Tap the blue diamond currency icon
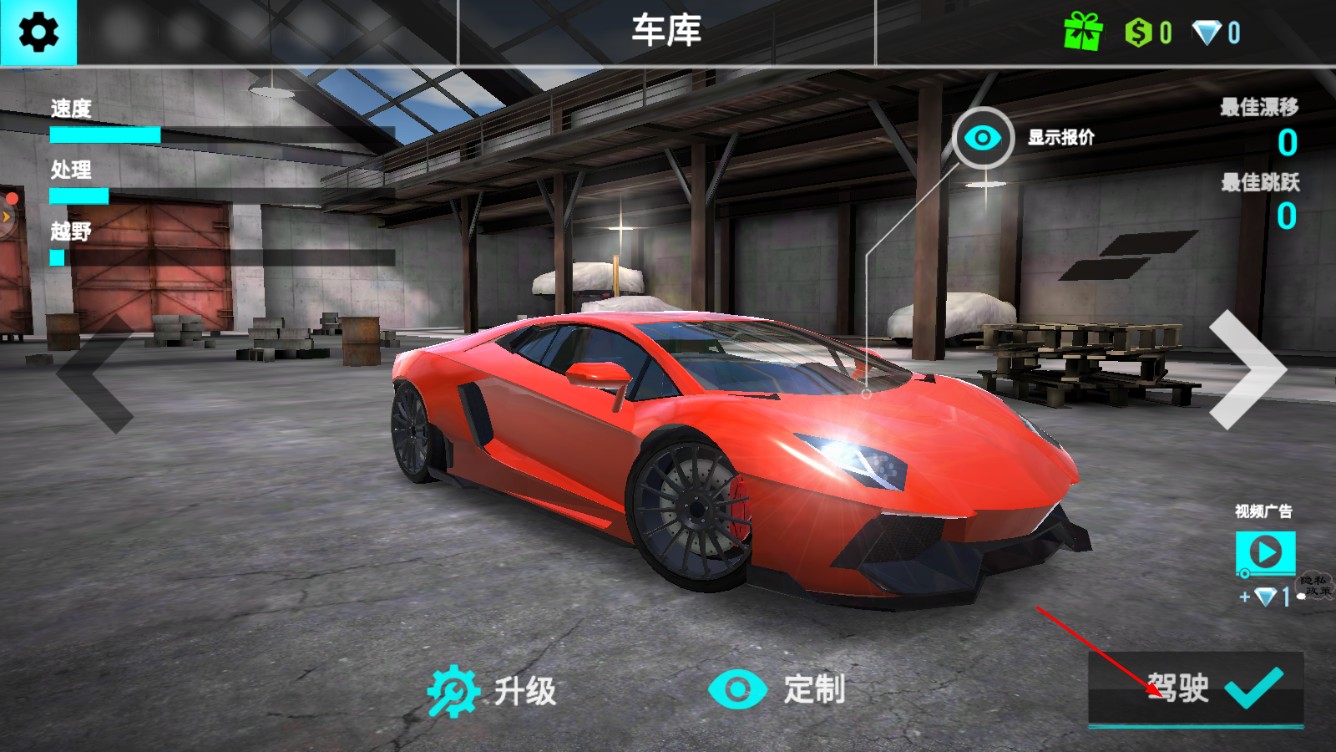 1208,33
